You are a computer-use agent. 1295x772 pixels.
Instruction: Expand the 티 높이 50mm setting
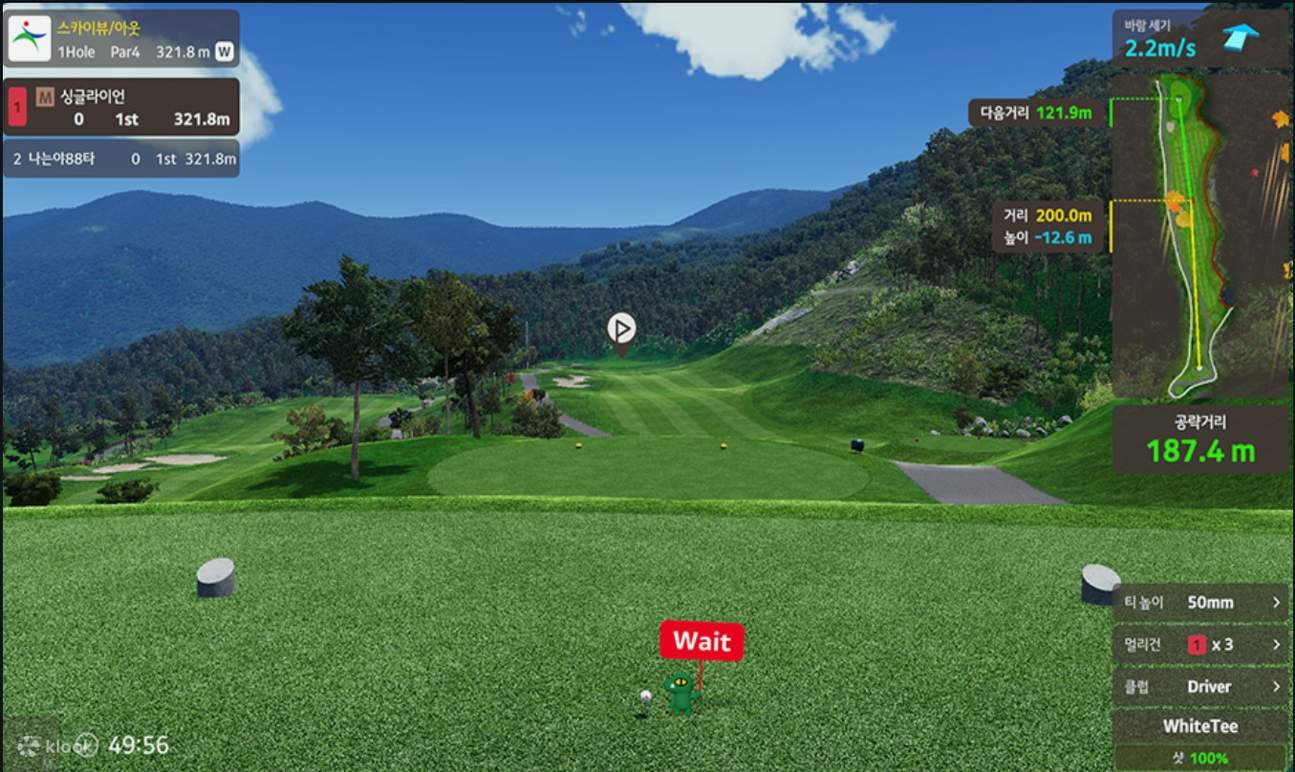1199,602
